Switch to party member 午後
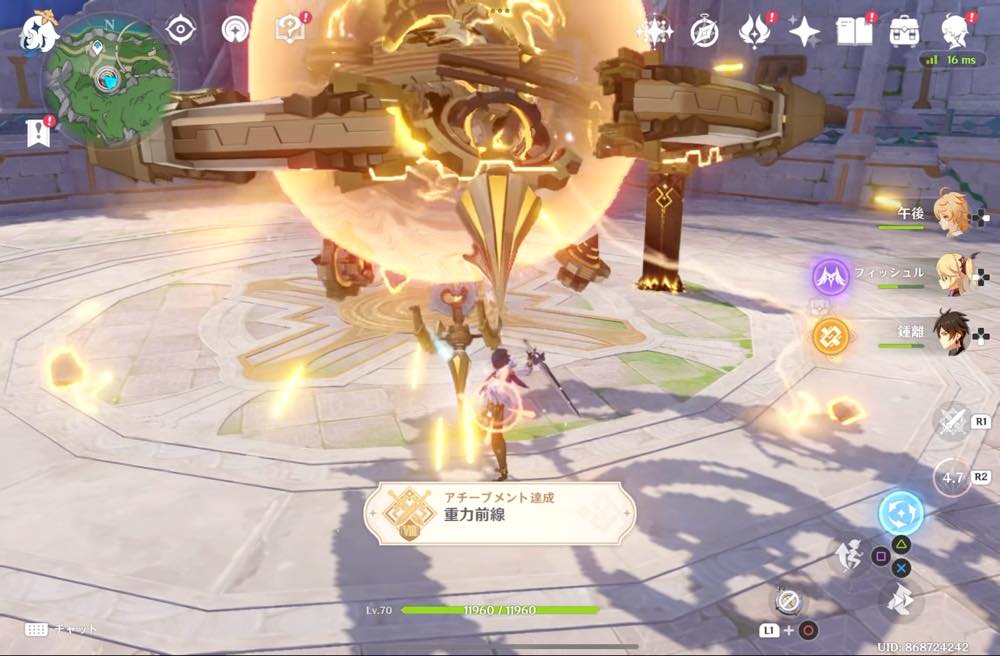The image size is (1000, 656). tap(950, 214)
